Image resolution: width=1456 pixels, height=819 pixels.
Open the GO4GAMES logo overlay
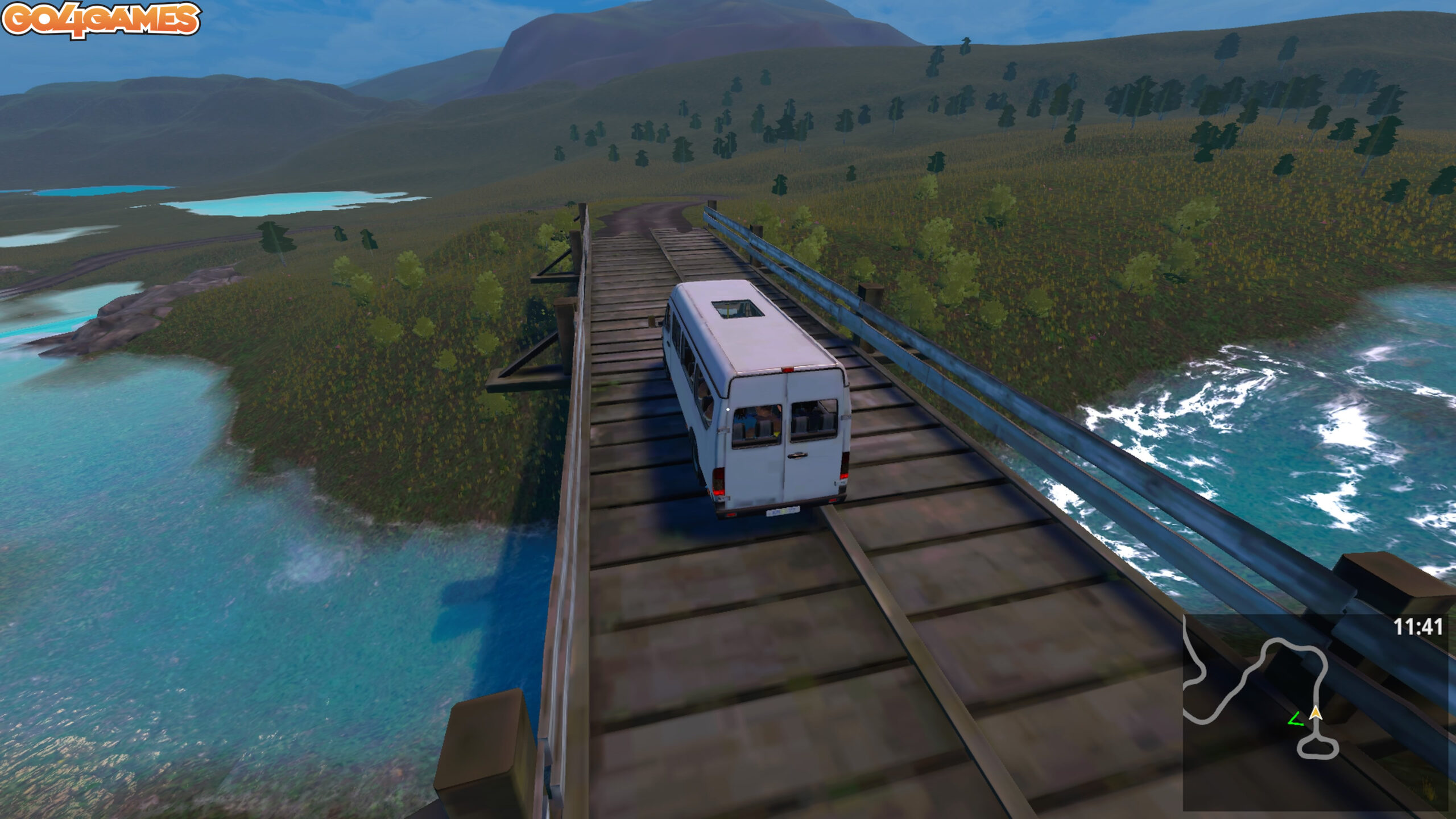click(101, 20)
